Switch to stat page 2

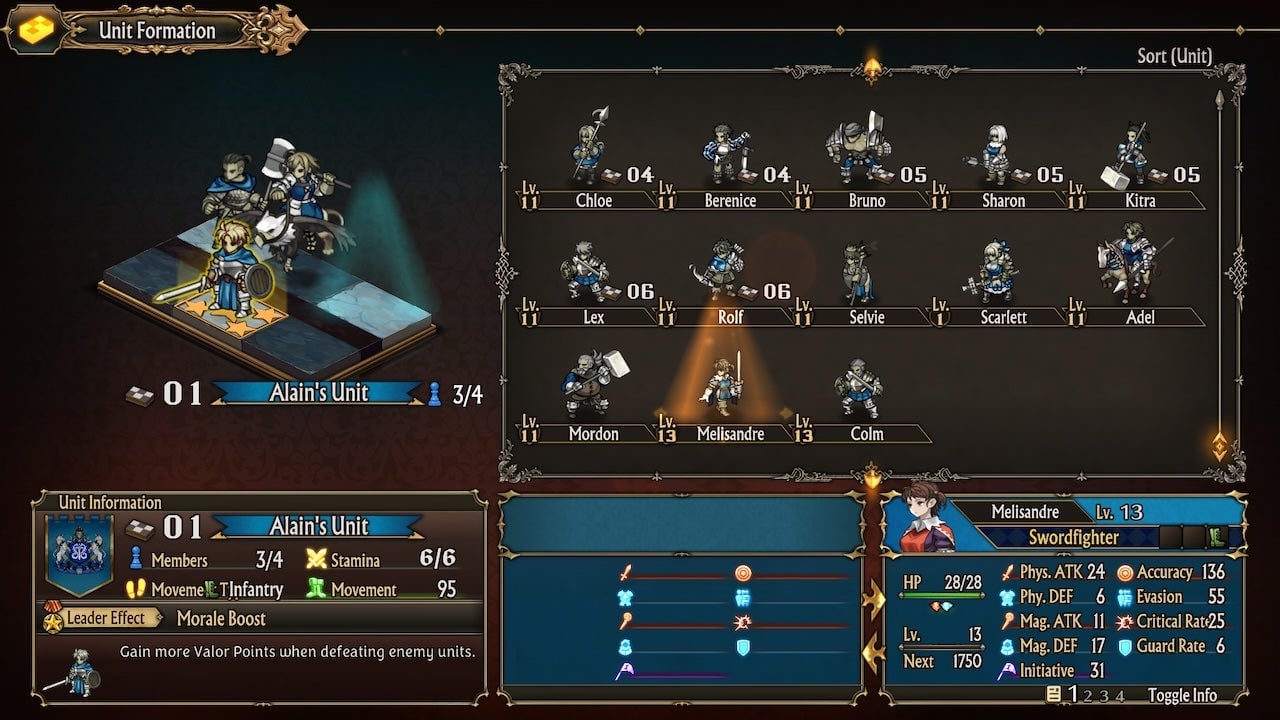(x=1089, y=696)
